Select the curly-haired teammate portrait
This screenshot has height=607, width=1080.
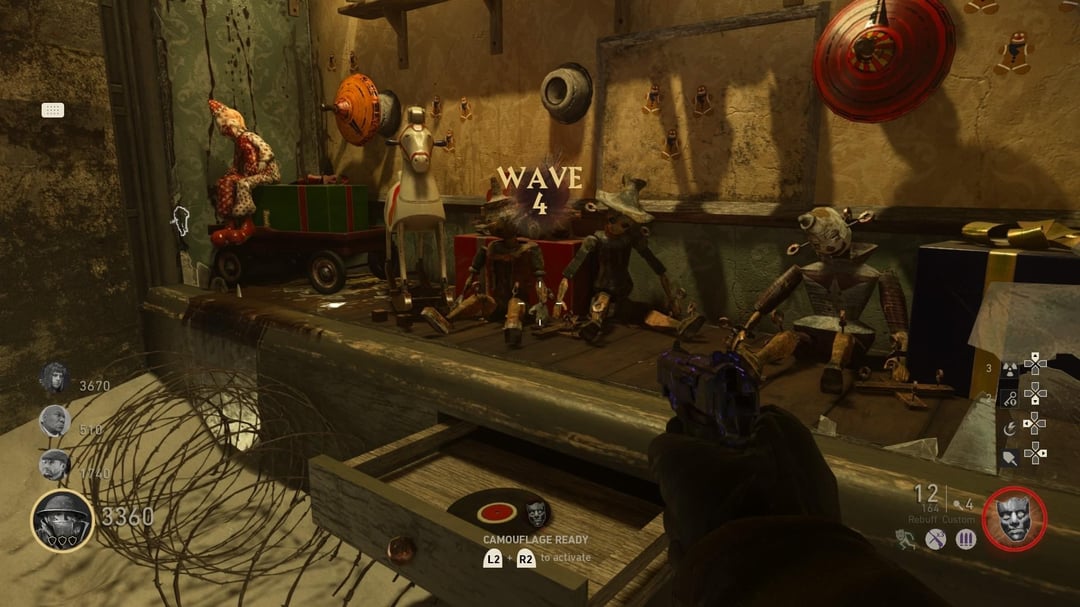click(x=54, y=379)
